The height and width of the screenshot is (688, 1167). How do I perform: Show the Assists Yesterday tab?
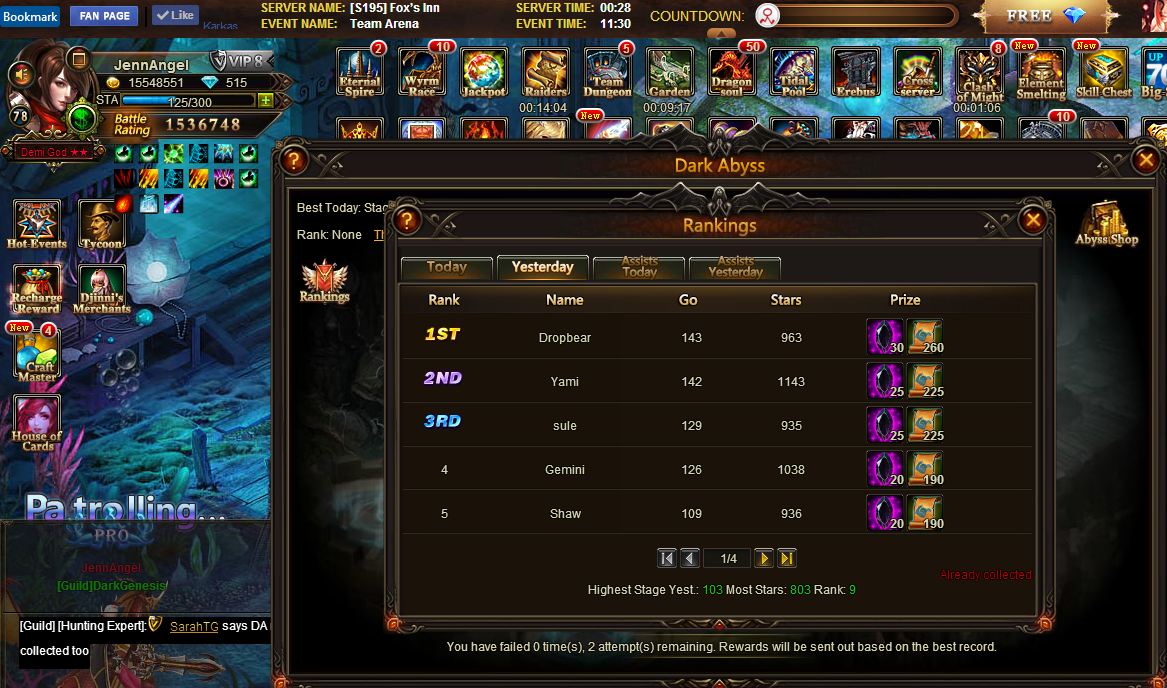tap(735, 268)
